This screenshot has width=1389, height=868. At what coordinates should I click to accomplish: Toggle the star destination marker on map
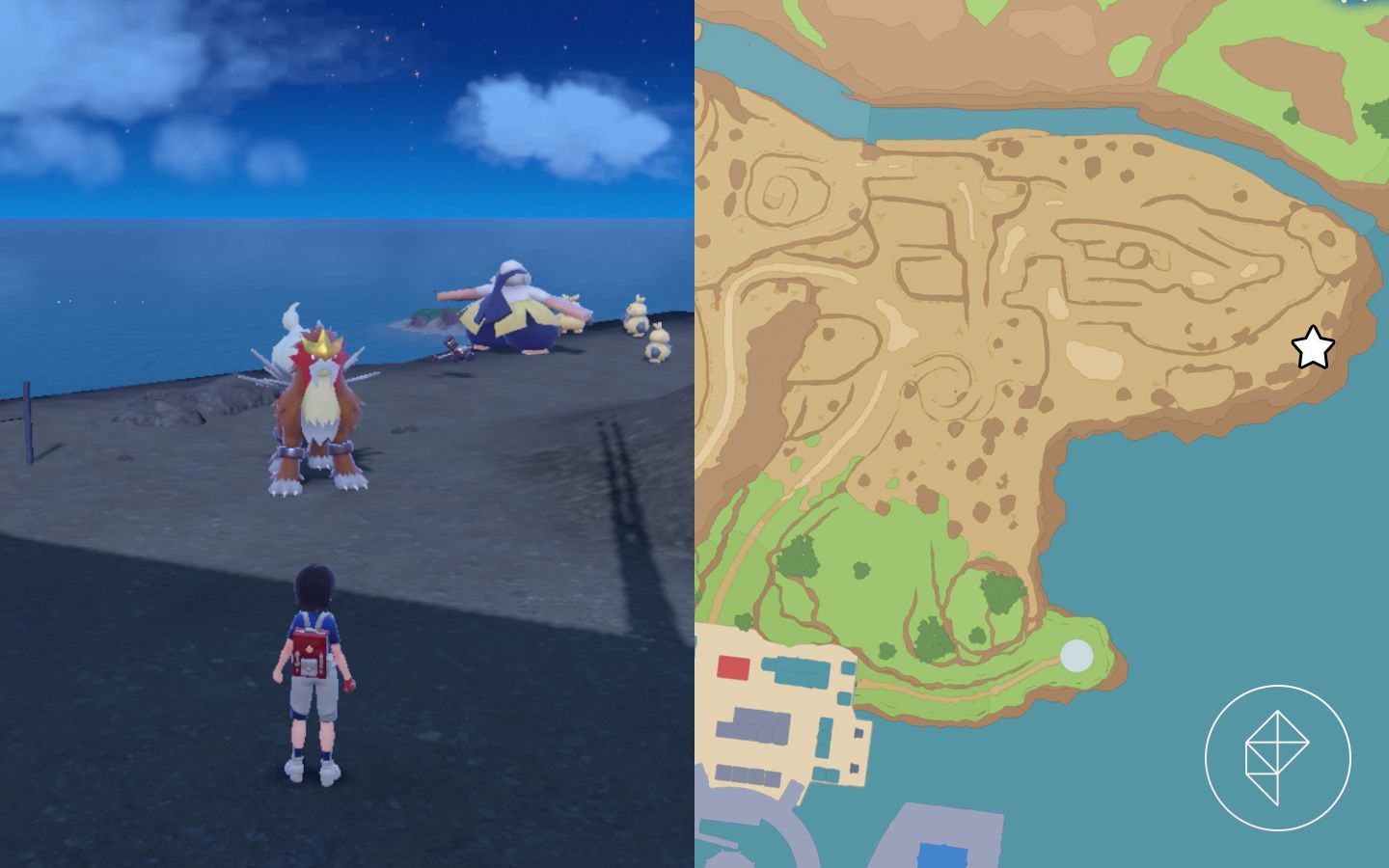1313,347
